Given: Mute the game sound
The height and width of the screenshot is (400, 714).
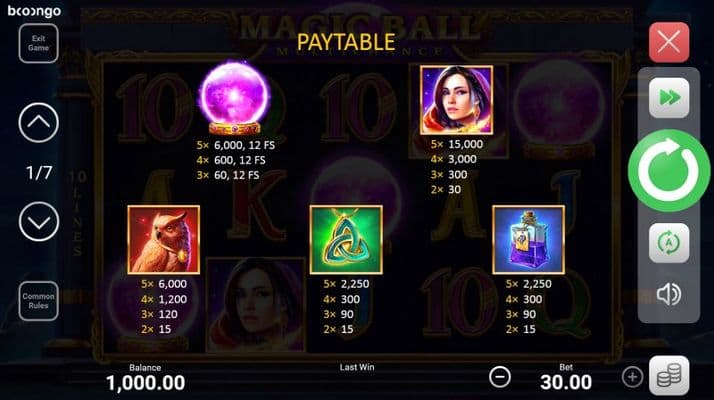Looking at the screenshot, I should point(669,294).
